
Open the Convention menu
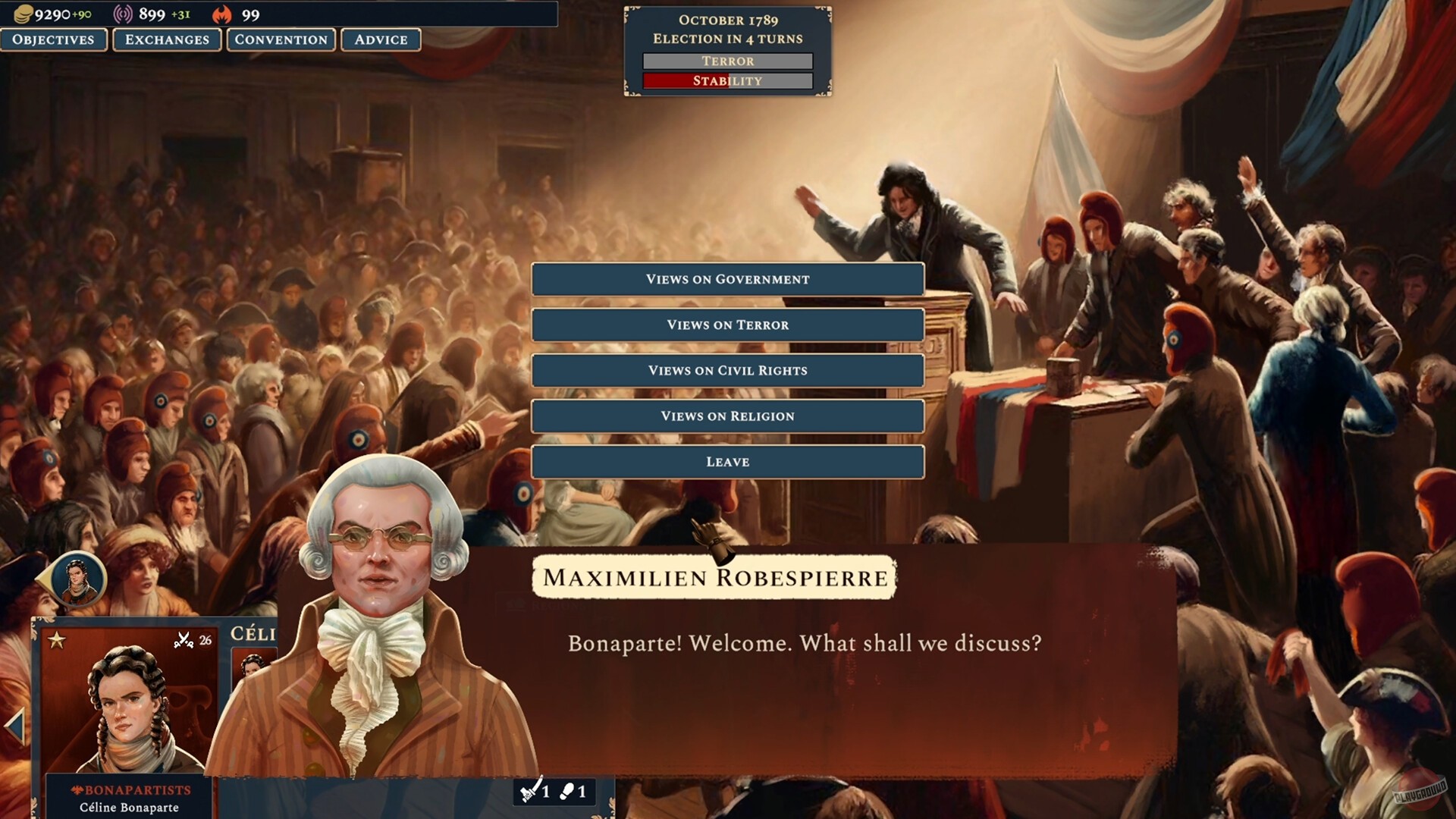(281, 40)
